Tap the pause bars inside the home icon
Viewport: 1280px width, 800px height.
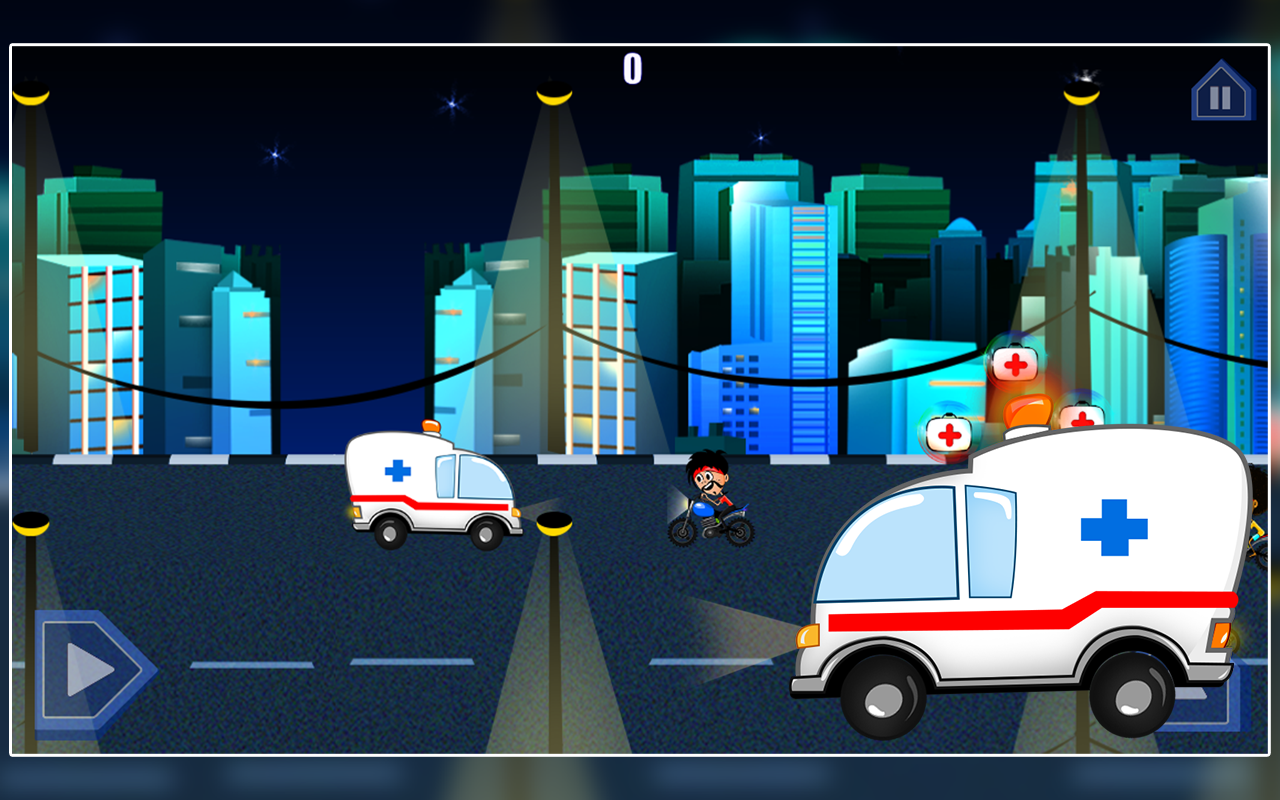coord(1221,97)
